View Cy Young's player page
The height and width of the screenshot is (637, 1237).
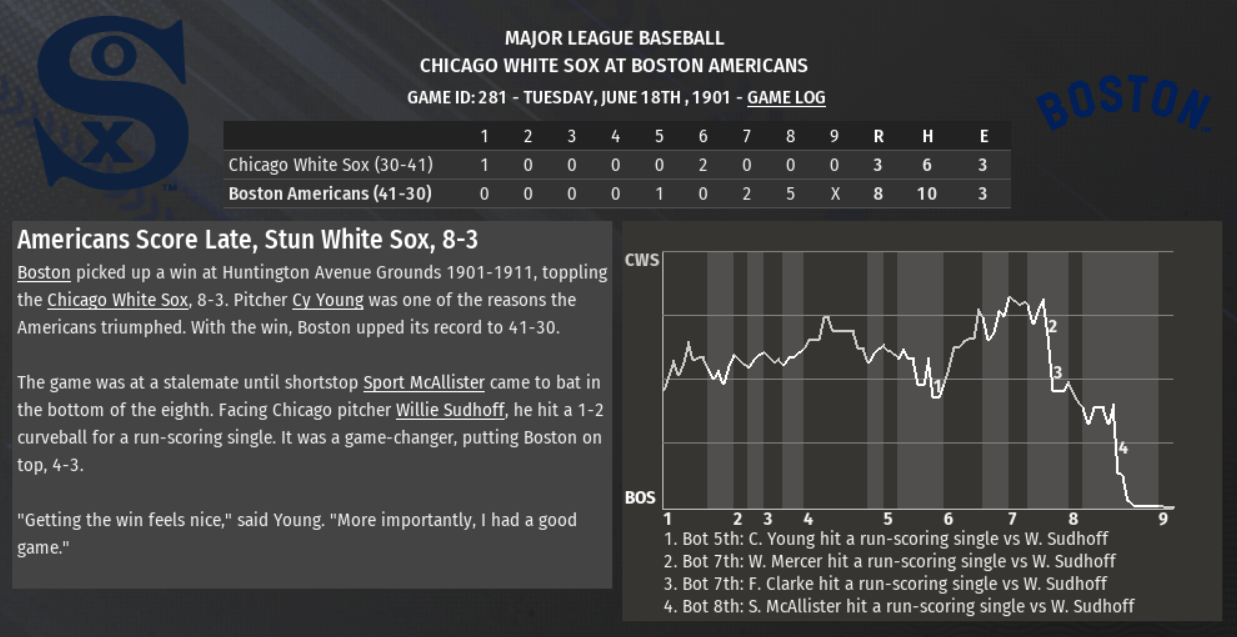point(327,300)
